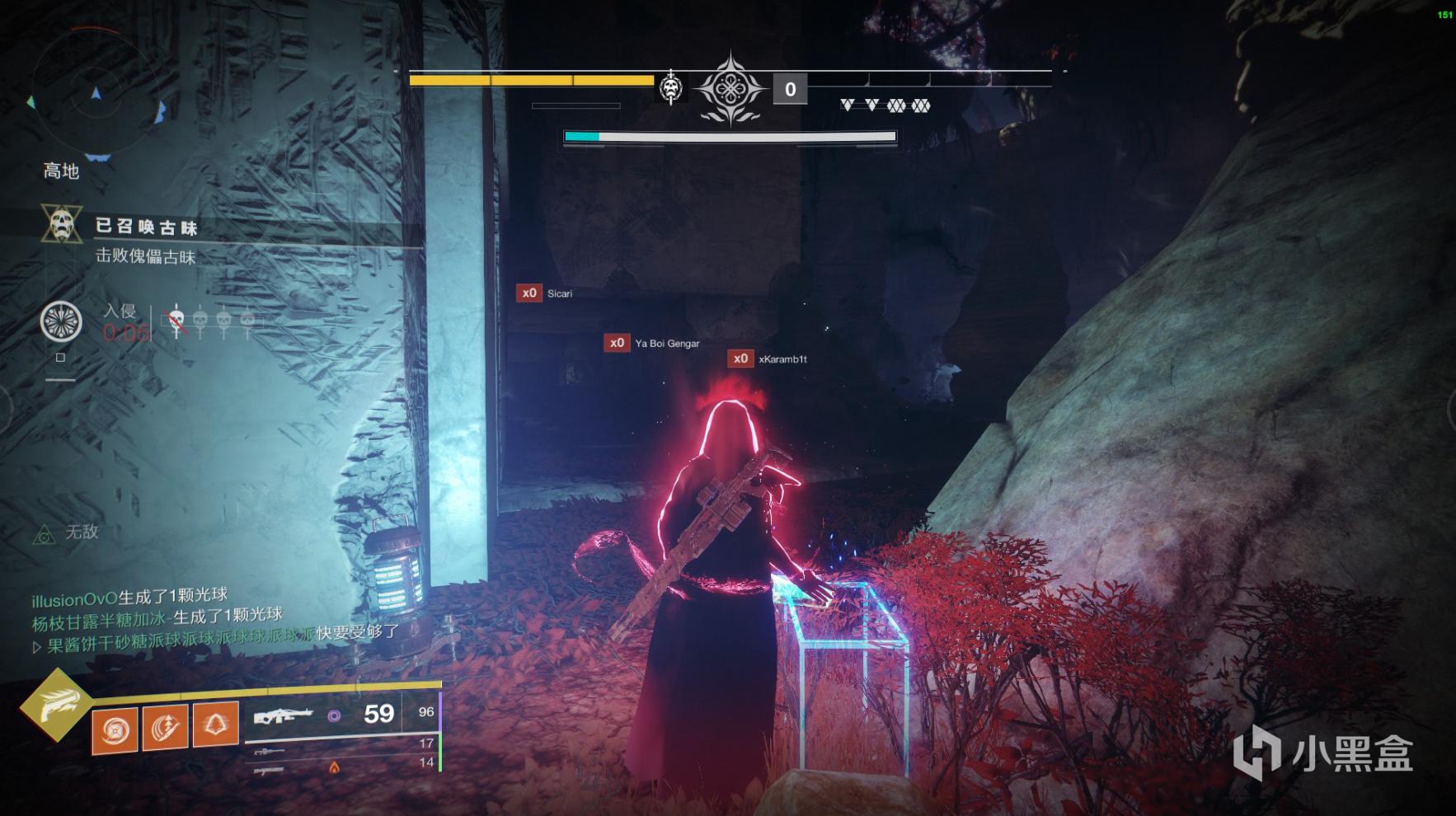Click the central Gambit emblem
This screenshot has height=816, width=1456.
point(730,89)
